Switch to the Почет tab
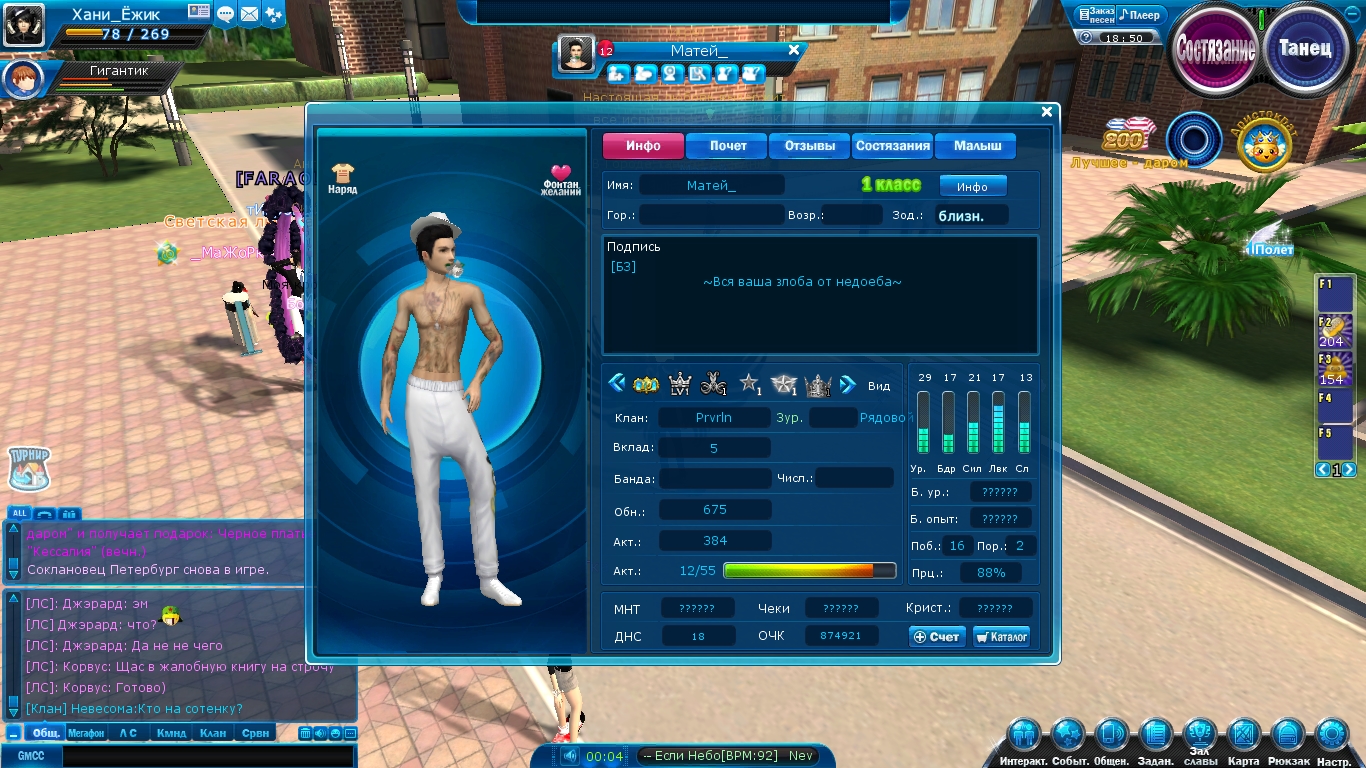Viewport: 1366px width, 768px height. [x=727, y=146]
